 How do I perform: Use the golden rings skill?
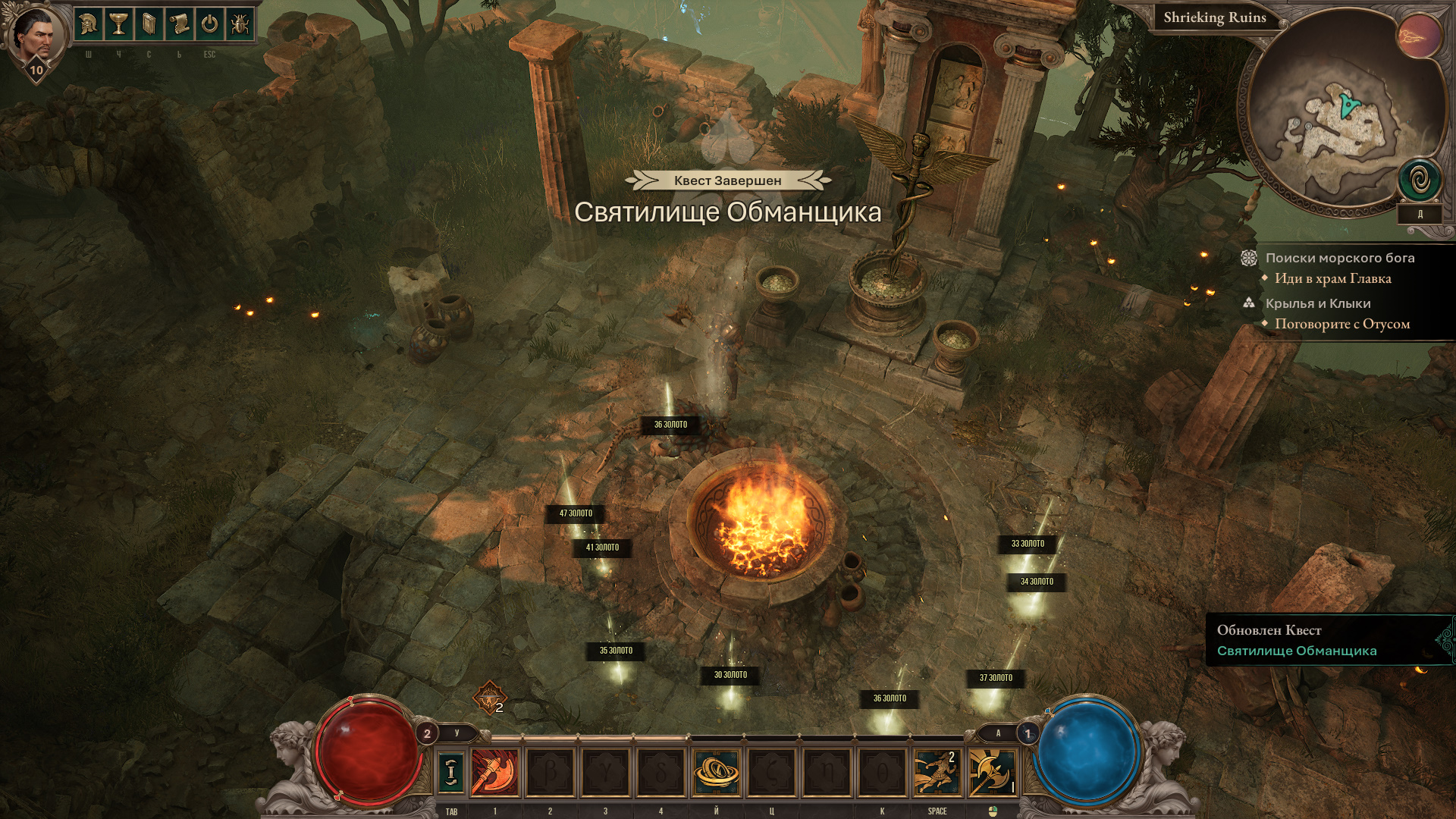pyautogui.click(x=716, y=772)
